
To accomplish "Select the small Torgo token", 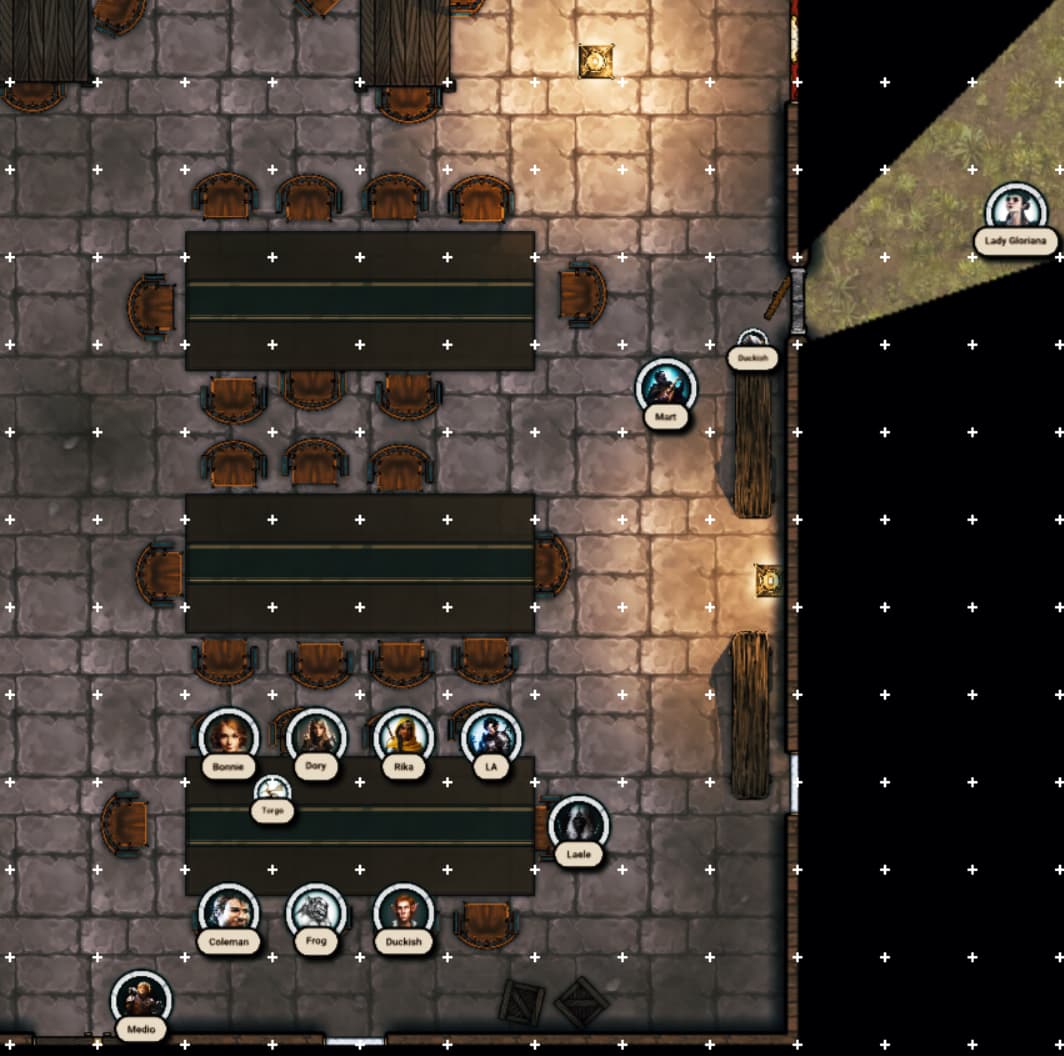I will tap(272, 791).
